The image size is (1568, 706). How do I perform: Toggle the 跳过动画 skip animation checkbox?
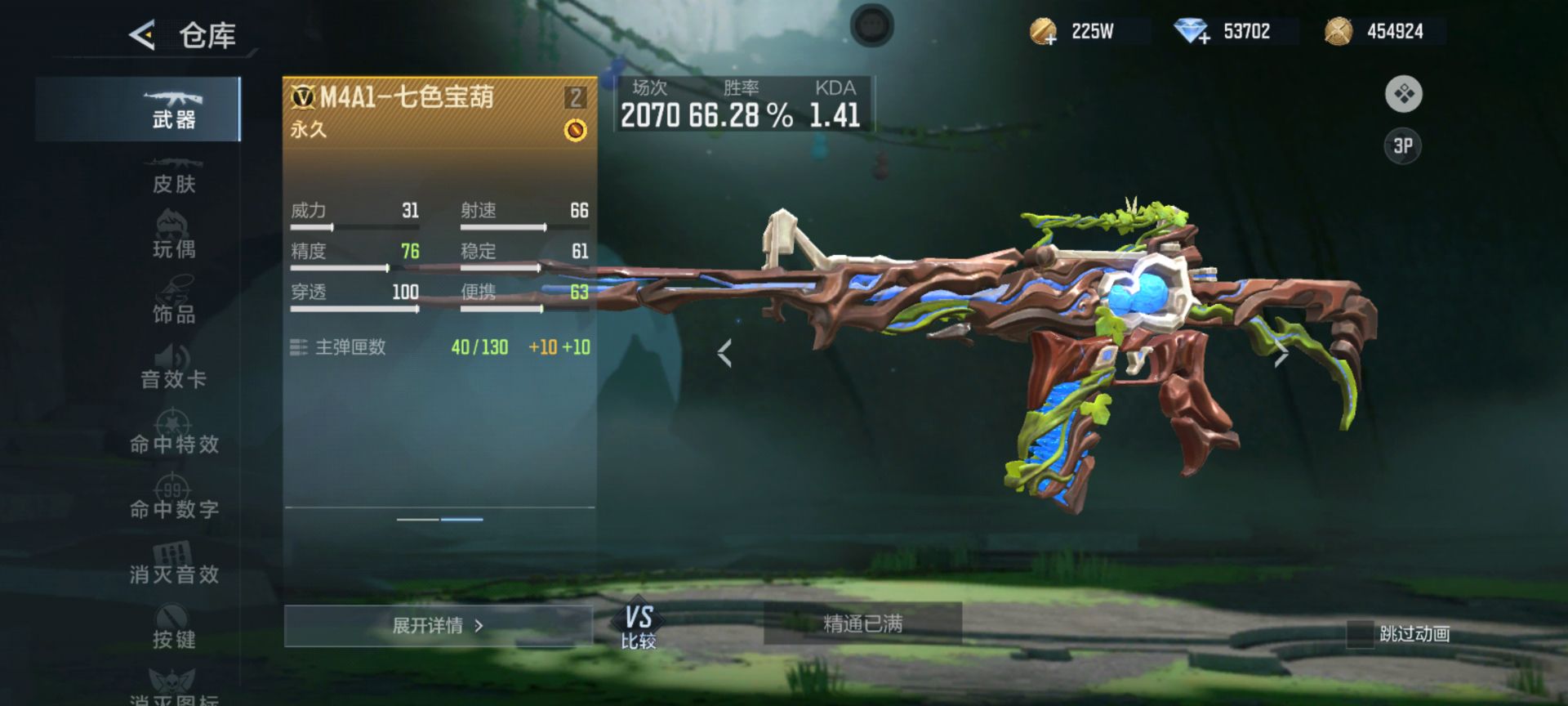click(x=1360, y=634)
